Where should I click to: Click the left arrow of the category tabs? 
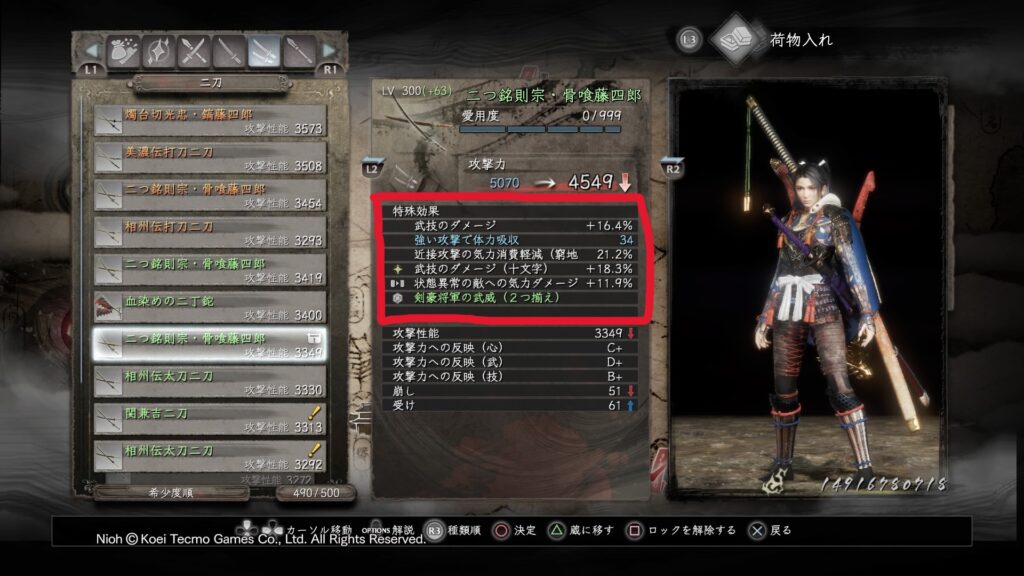click(92, 50)
